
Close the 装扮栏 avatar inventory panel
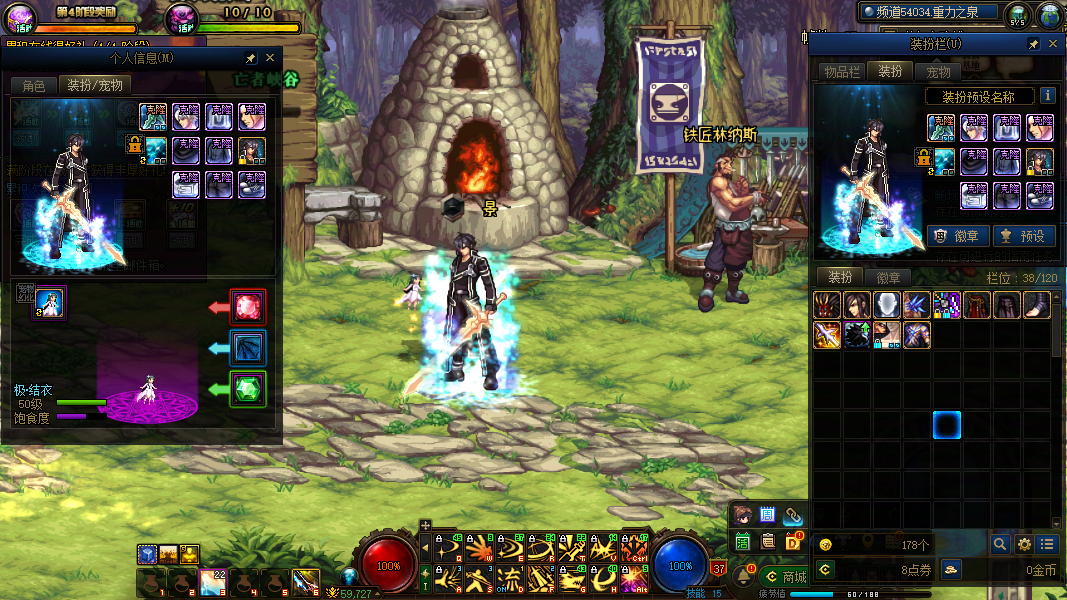(1052, 45)
